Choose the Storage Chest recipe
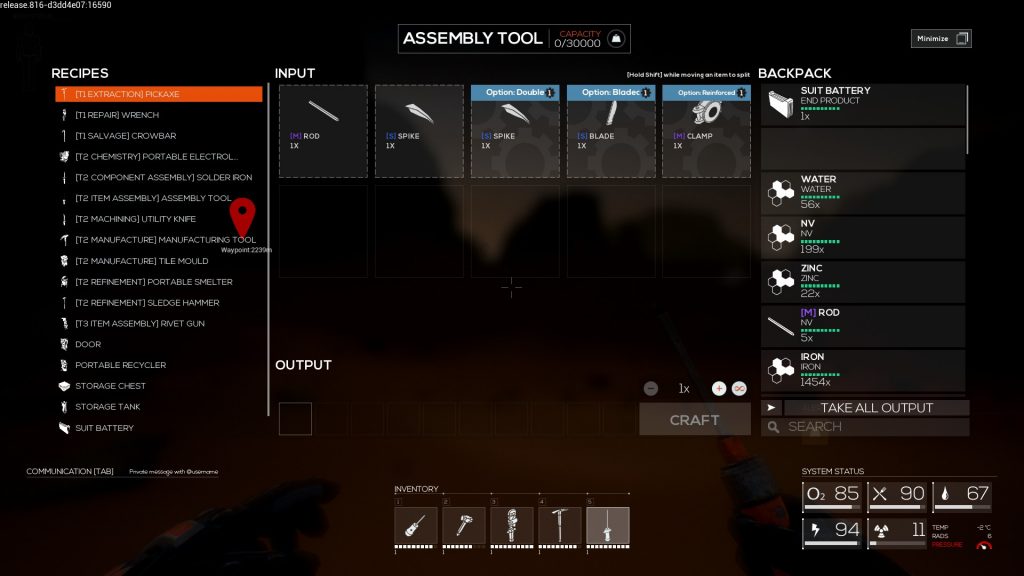1024x576 pixels. [x=110, y=386]
